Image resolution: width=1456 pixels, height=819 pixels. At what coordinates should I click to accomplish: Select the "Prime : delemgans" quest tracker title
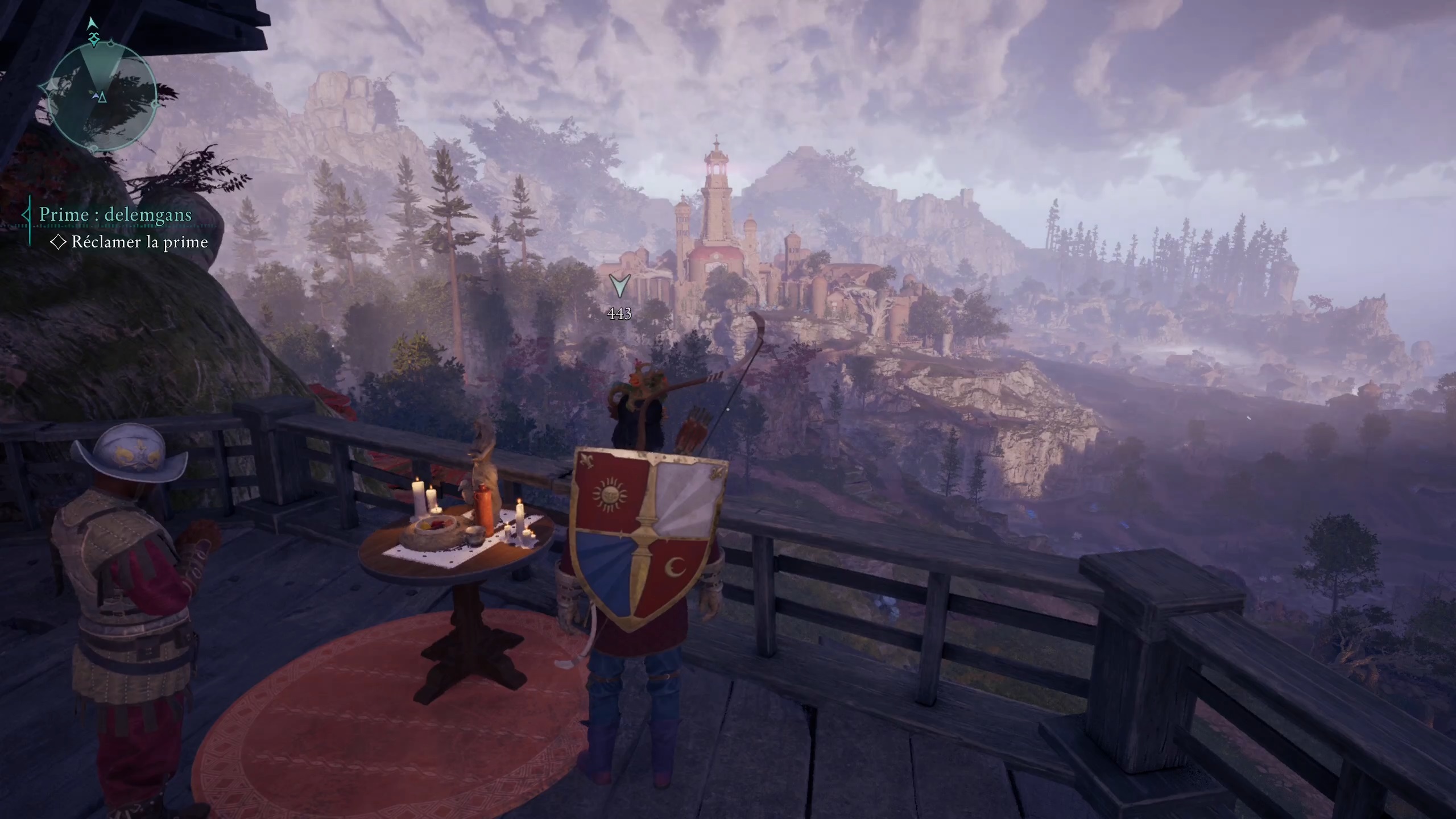115,215
